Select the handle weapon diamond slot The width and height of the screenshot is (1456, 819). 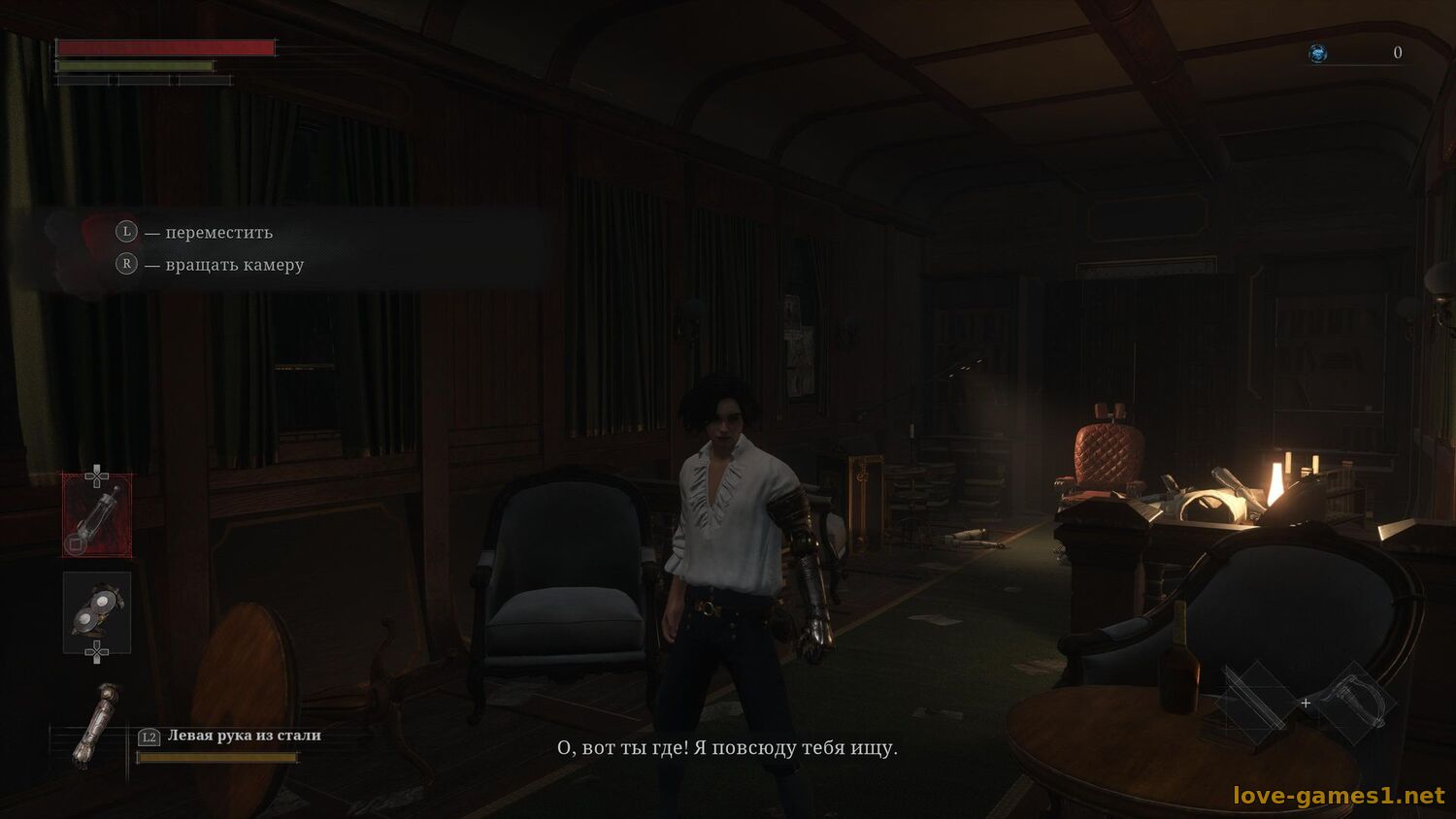1354,703
